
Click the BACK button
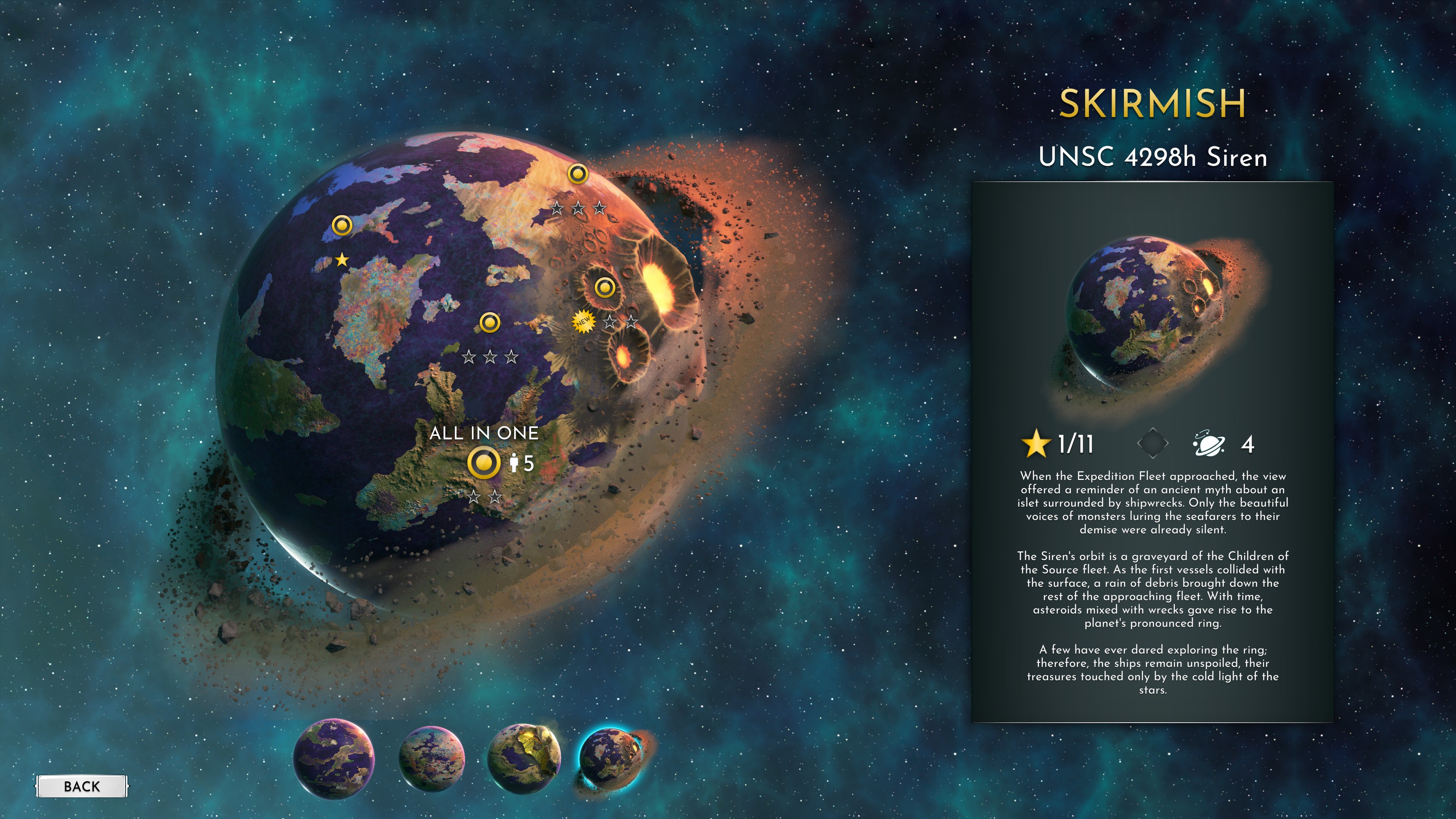click(82, 786)
